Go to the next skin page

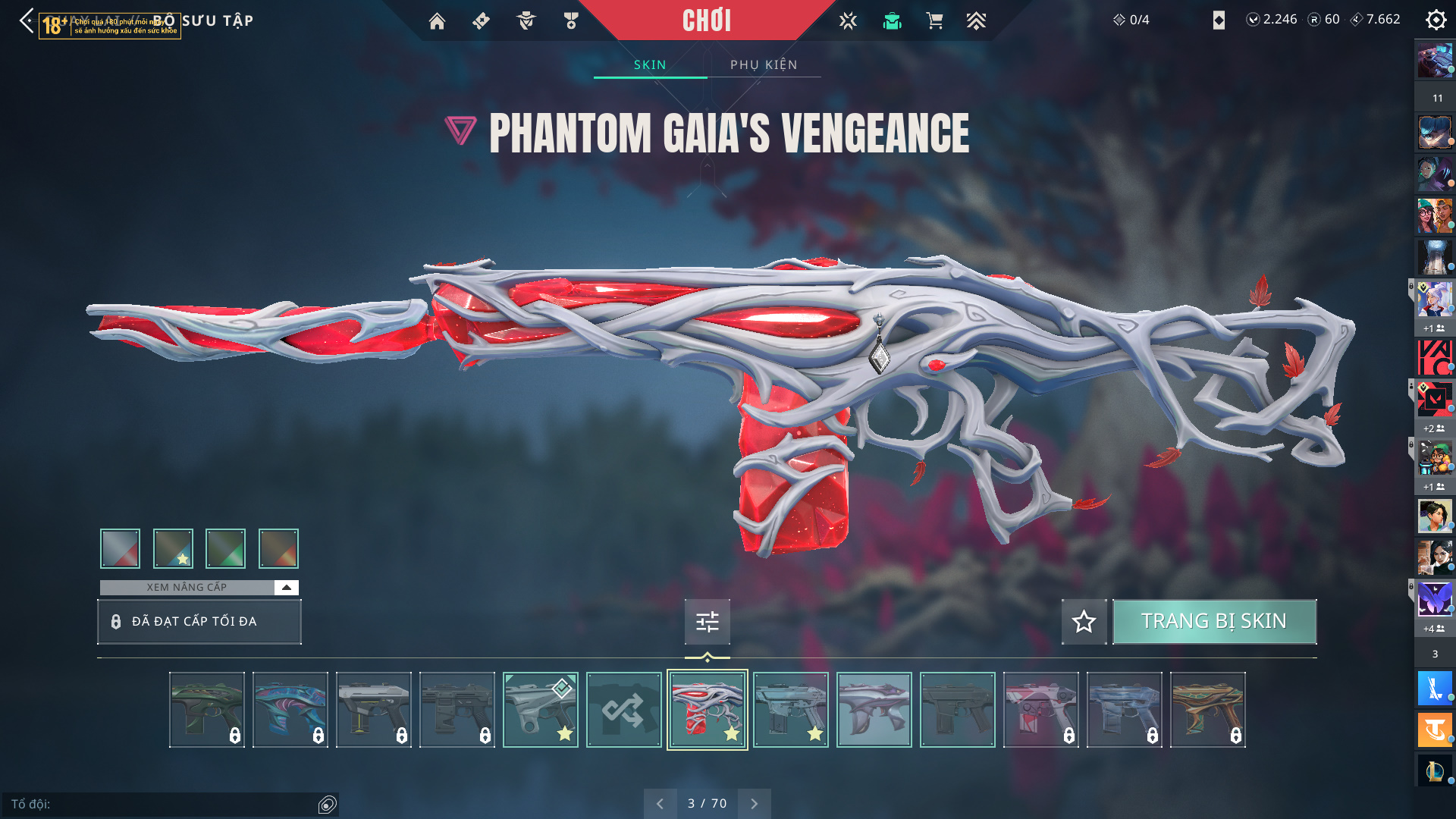tap(754, 804)
